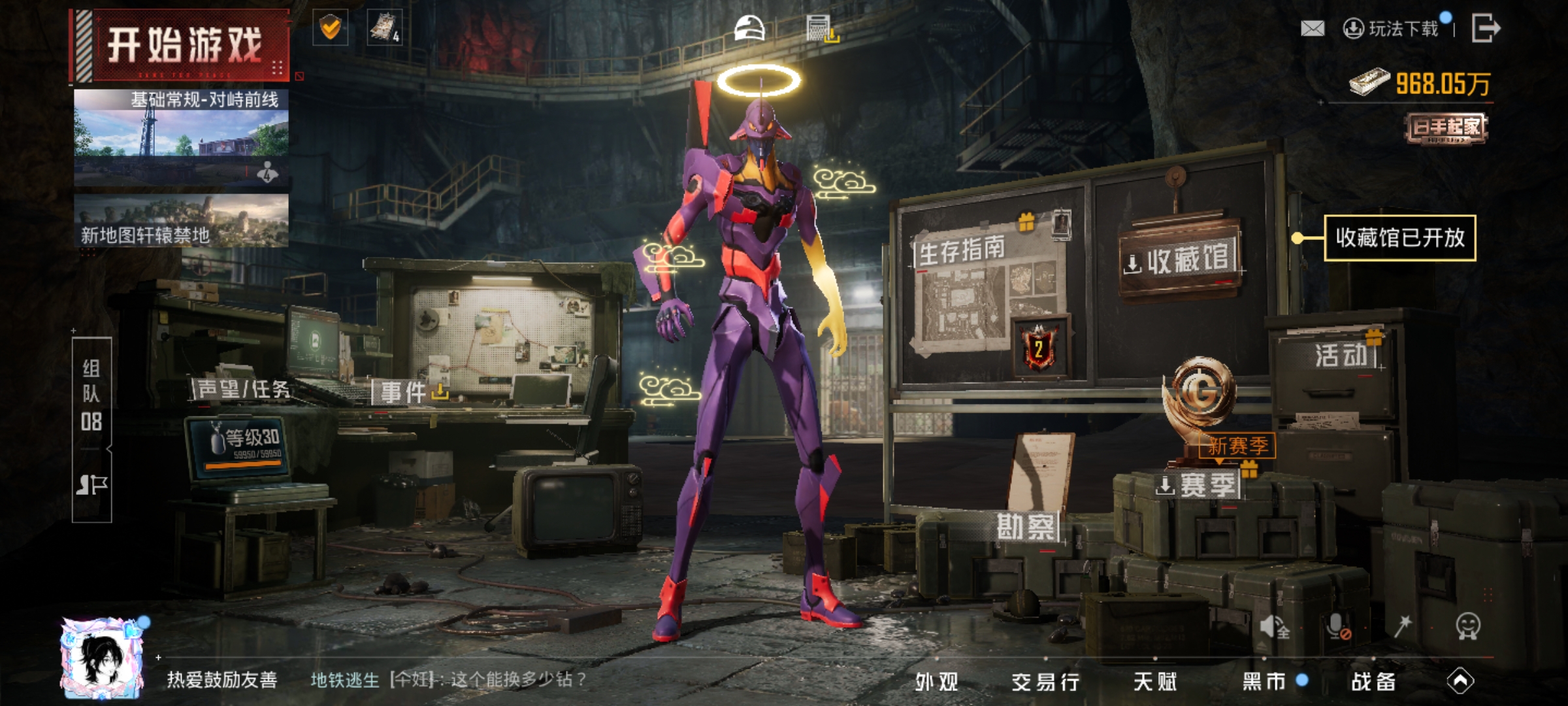Open the 声望/任务 reputation tasks
1568x706 pixels.
(x=242, y=390)
